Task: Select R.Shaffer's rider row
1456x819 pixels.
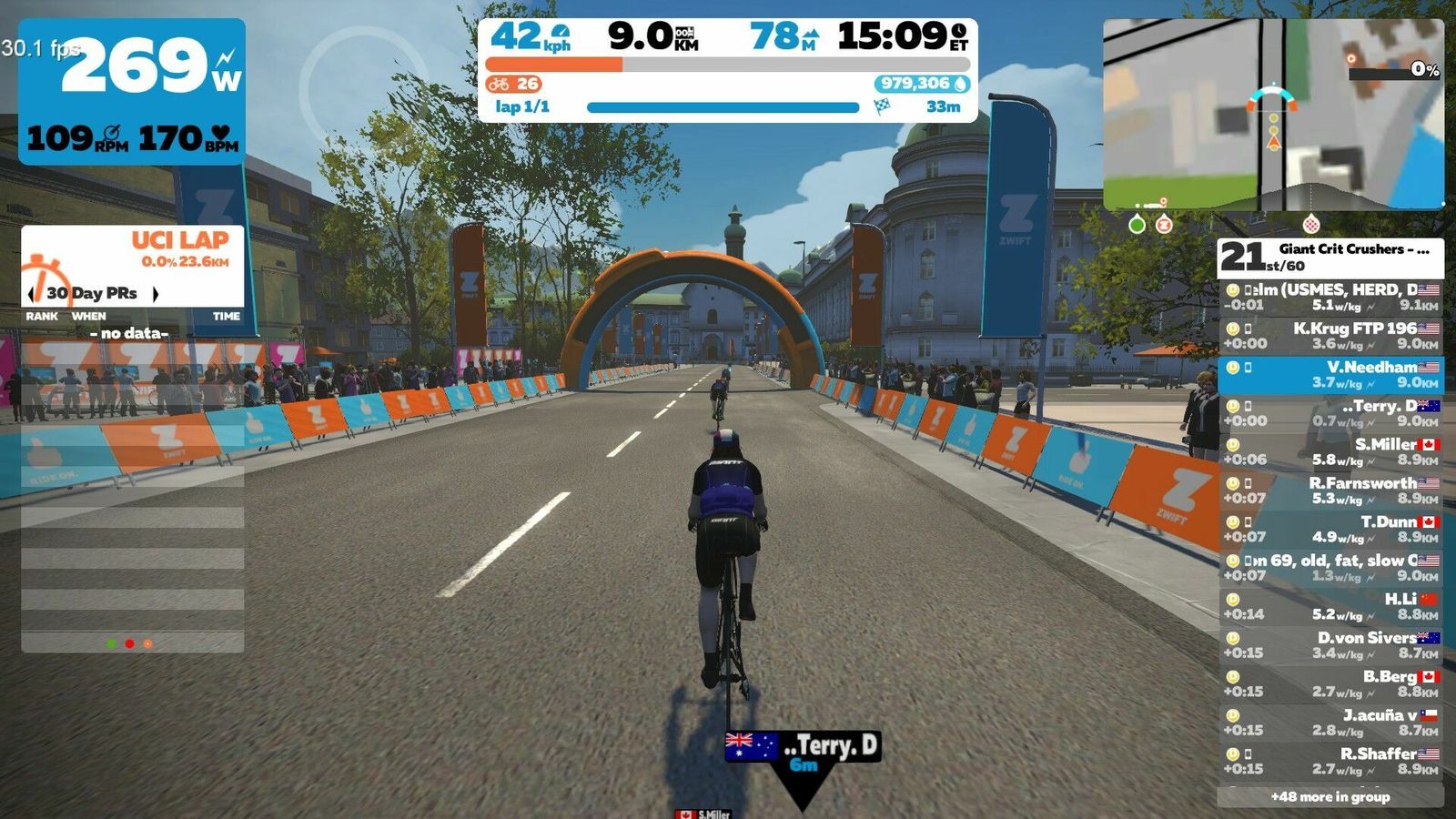Action: [1330, 762]
